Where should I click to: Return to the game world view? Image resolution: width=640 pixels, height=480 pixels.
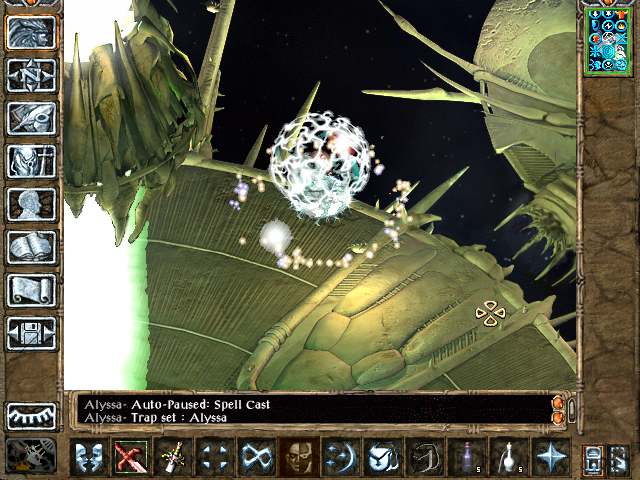32,32
